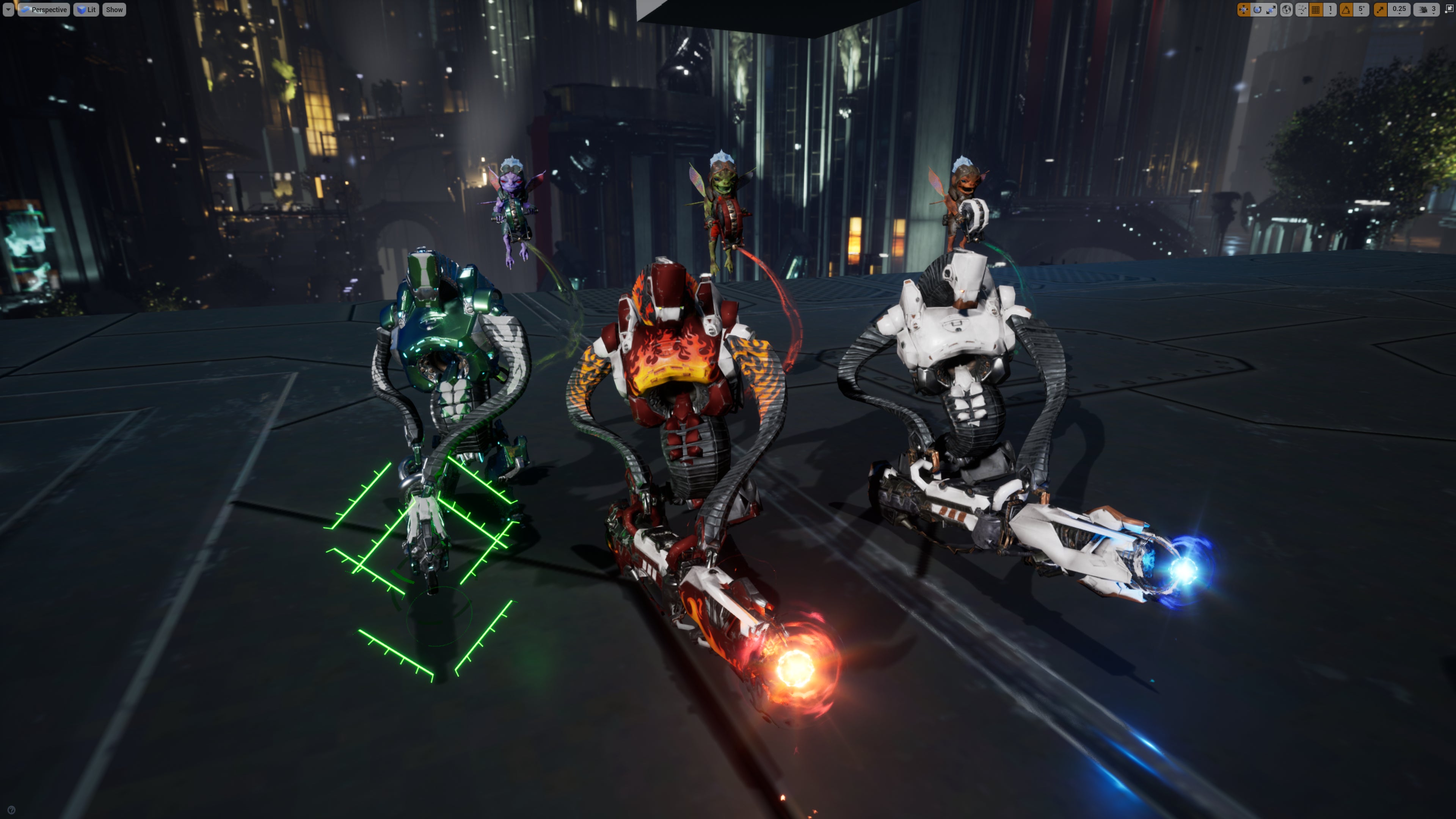1456x819 pixels.
Task: Toggle the world coordinate system globe
Action: point(1287,9)
